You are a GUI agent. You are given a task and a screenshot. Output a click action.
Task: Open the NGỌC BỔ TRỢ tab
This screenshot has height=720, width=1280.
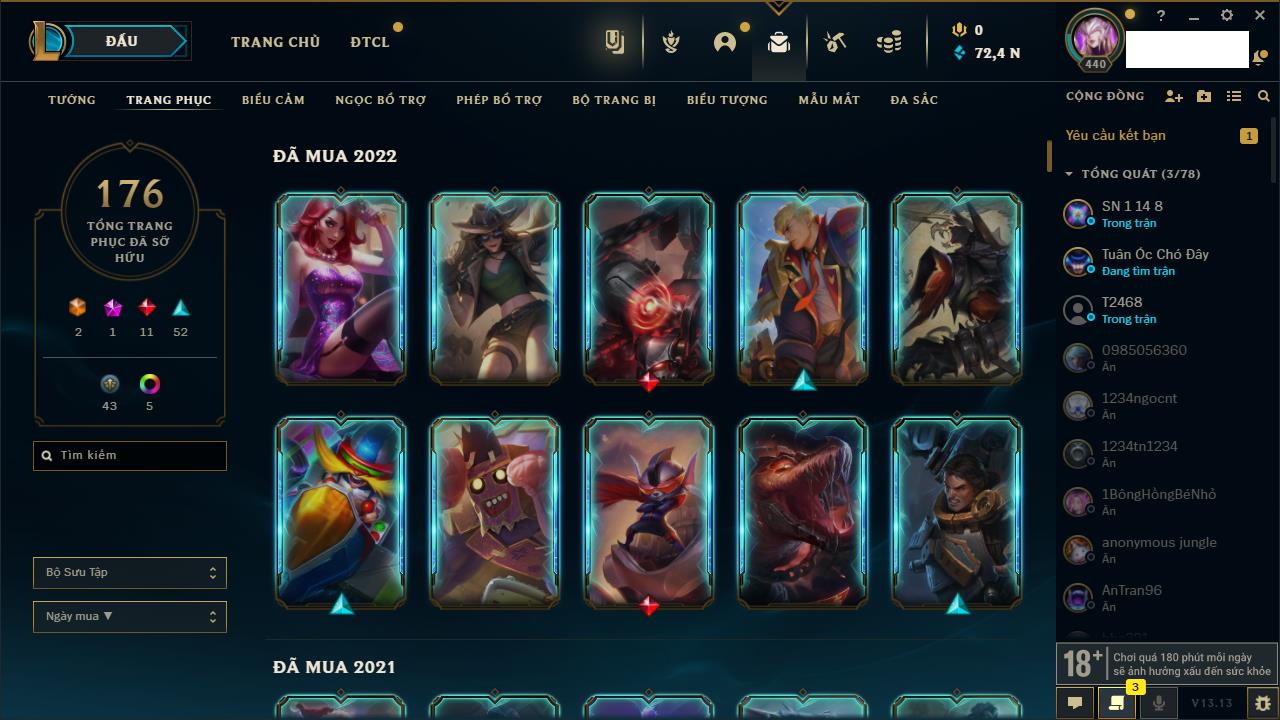point(380,100)
